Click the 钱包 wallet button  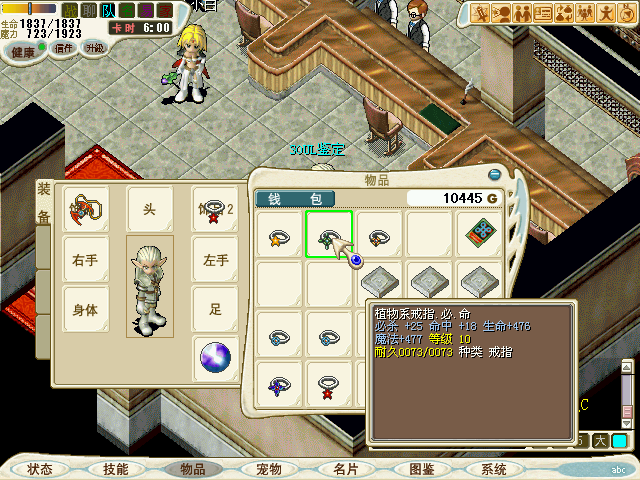(x=295, y=199)
